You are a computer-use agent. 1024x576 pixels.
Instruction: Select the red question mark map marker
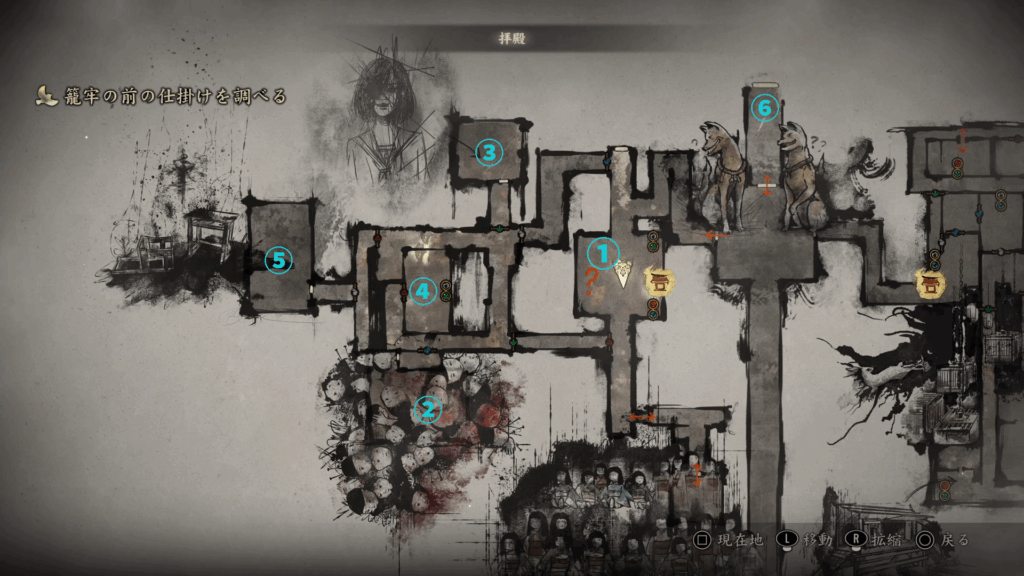pyautogui.click(x=590, y=285)
